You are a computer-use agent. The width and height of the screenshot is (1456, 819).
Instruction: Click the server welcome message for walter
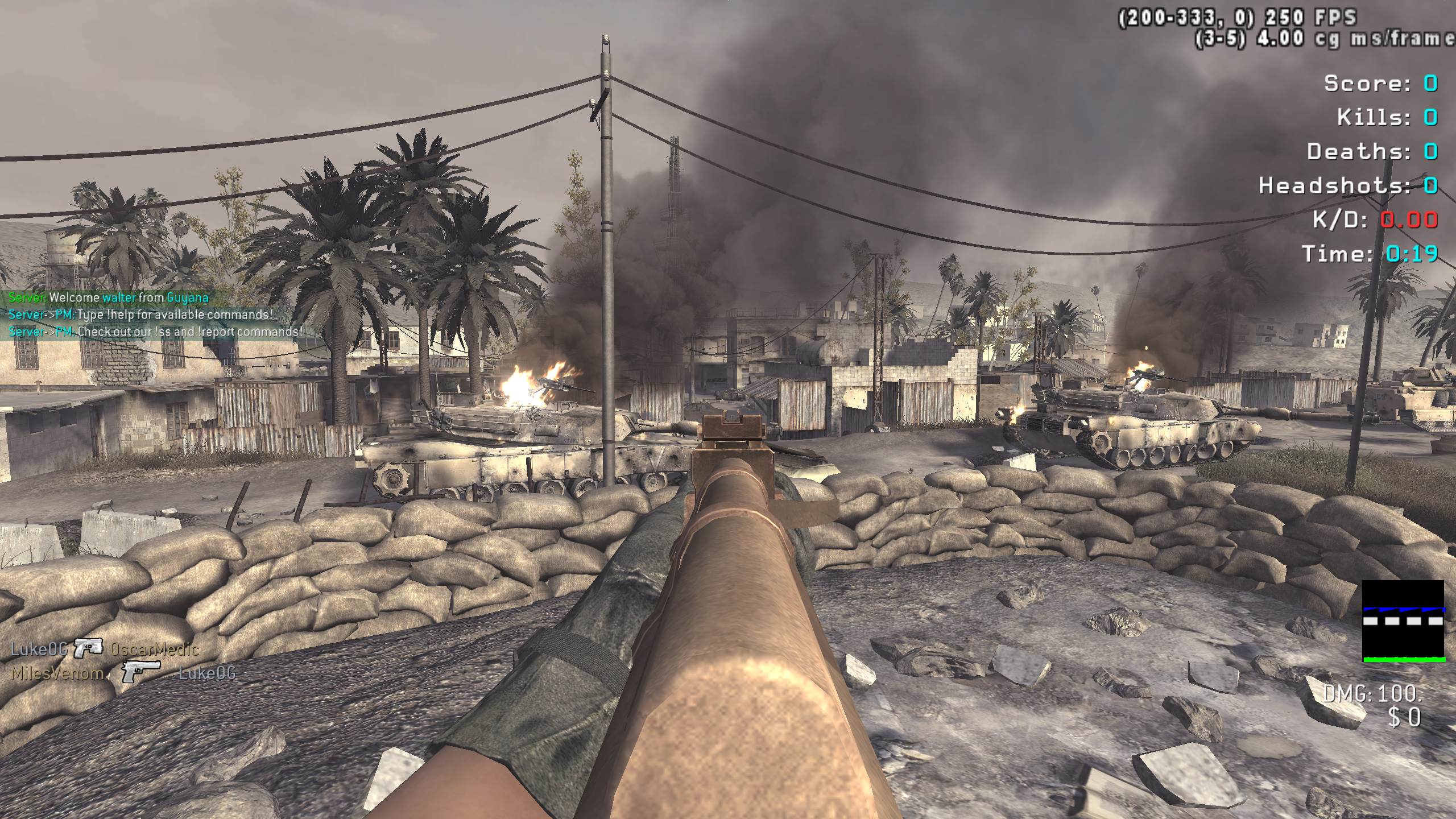coord(108,297)
